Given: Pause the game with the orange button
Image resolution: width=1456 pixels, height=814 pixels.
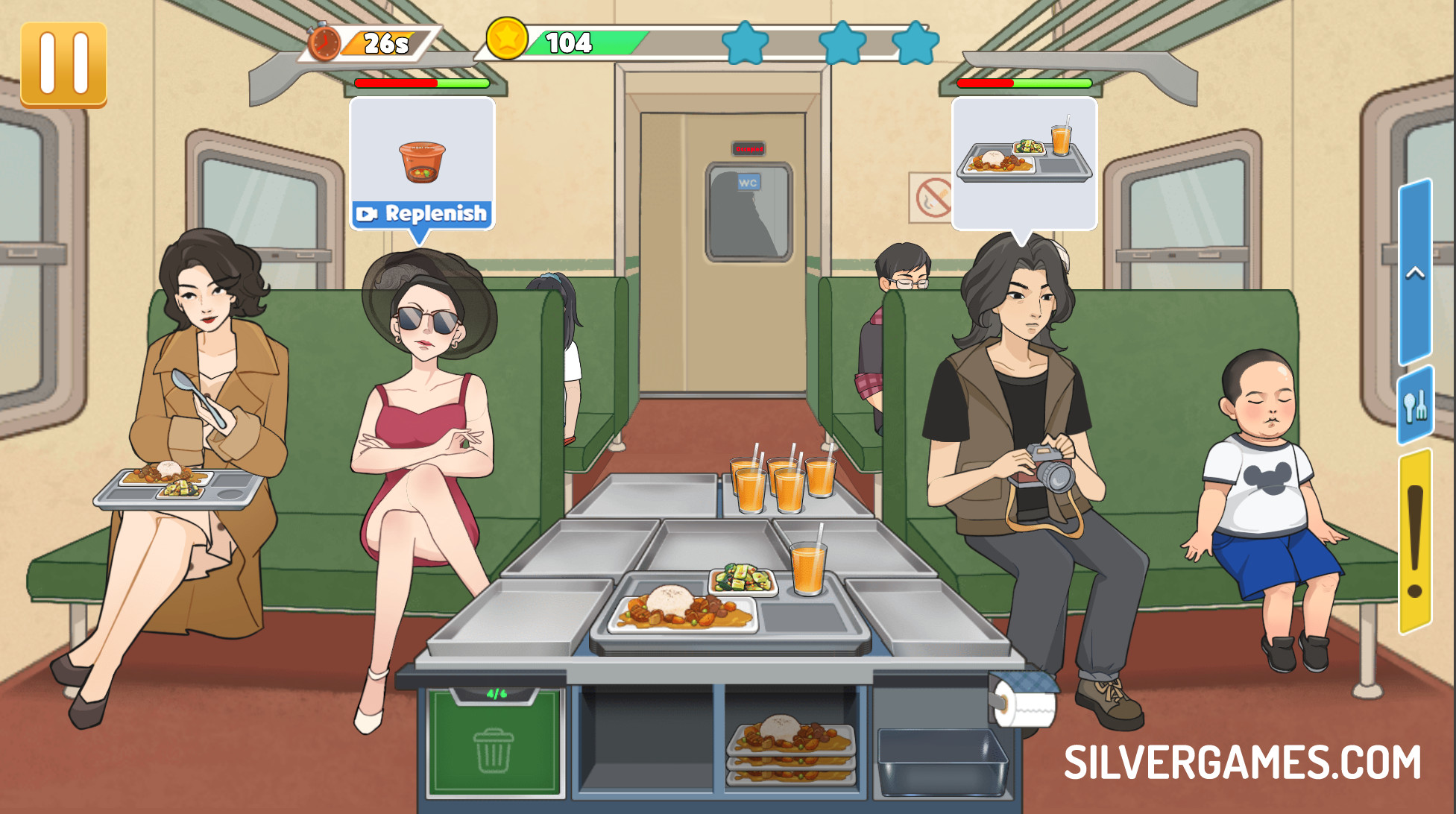Looking at the screenshot, I should 63,65.
